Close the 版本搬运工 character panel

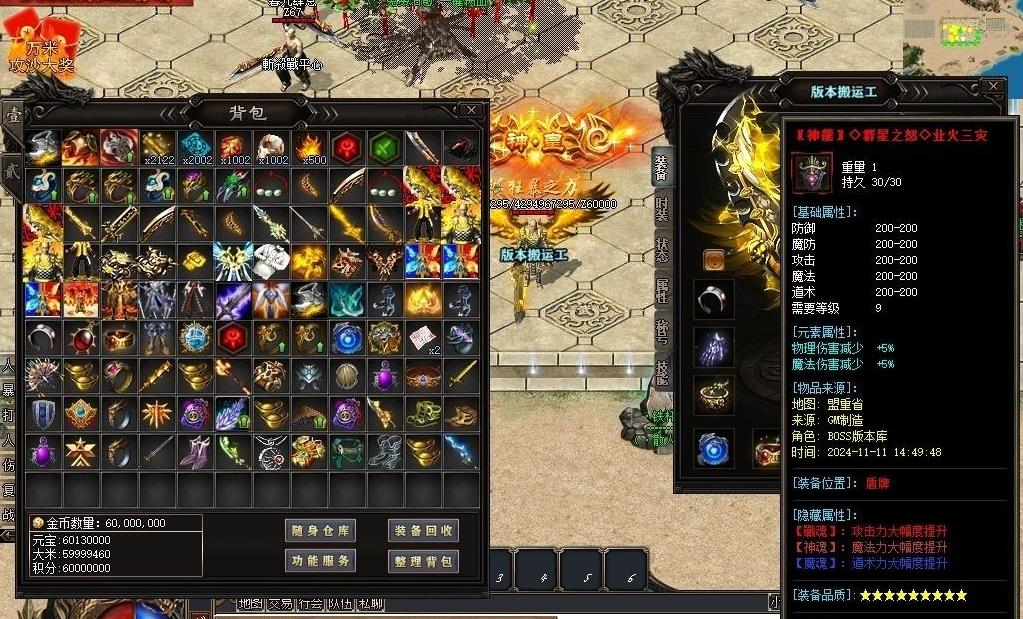(993, 86)
